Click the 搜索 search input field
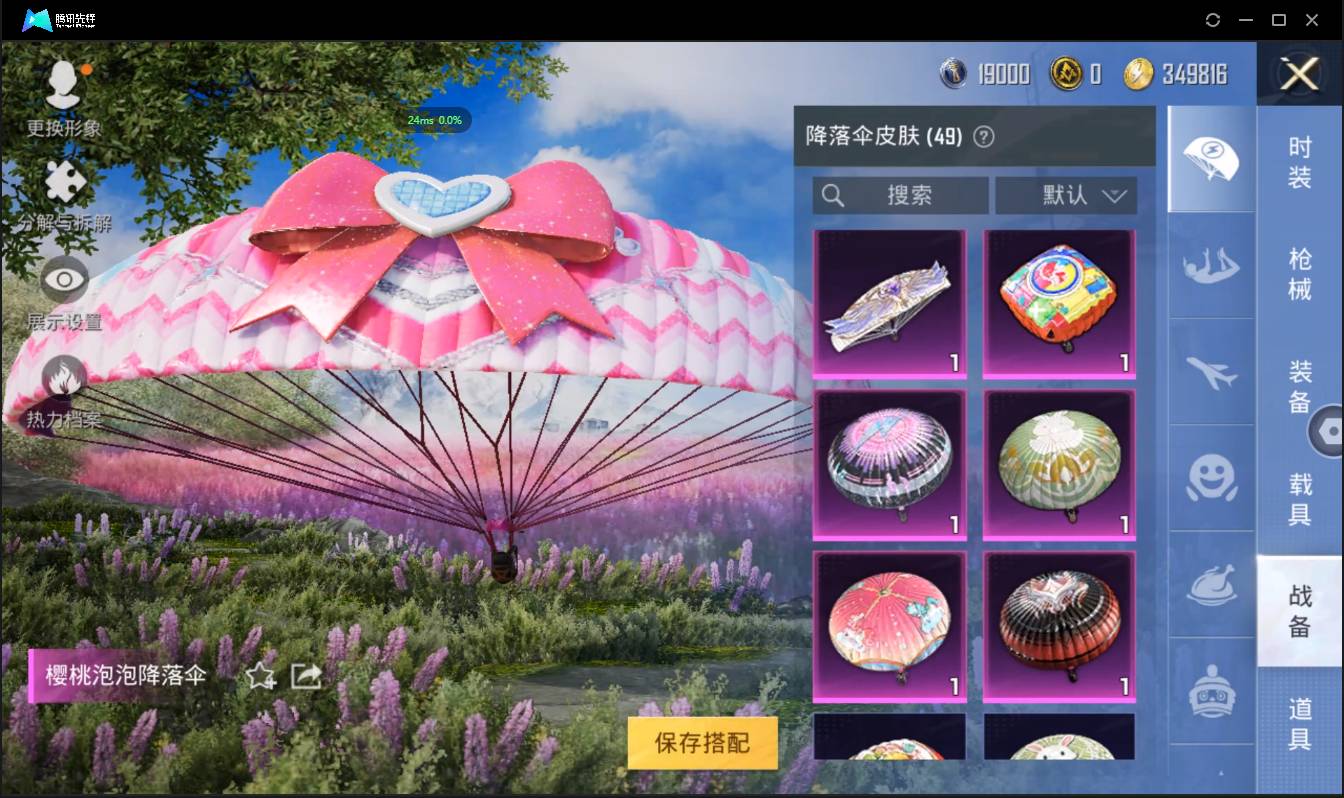 898,195
